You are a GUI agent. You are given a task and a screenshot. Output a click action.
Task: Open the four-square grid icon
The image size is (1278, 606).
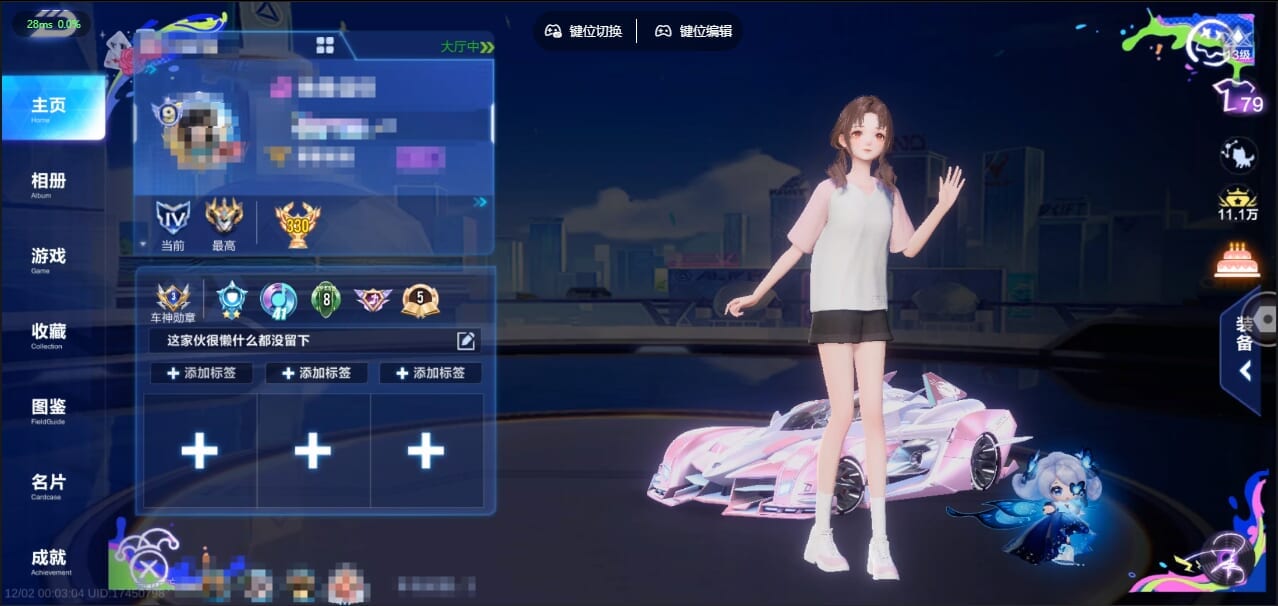[325, 45]
